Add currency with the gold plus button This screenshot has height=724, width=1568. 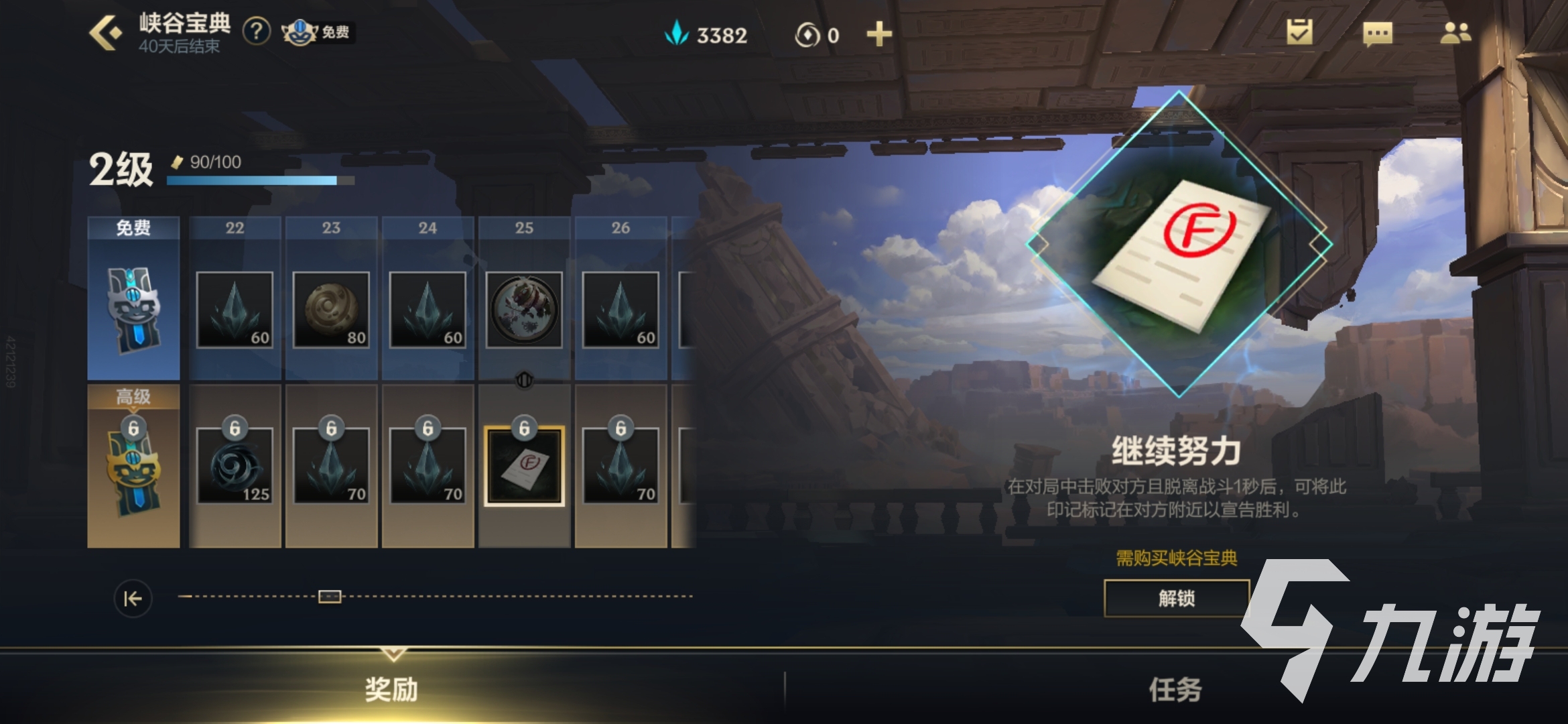[x=878, y=34]
